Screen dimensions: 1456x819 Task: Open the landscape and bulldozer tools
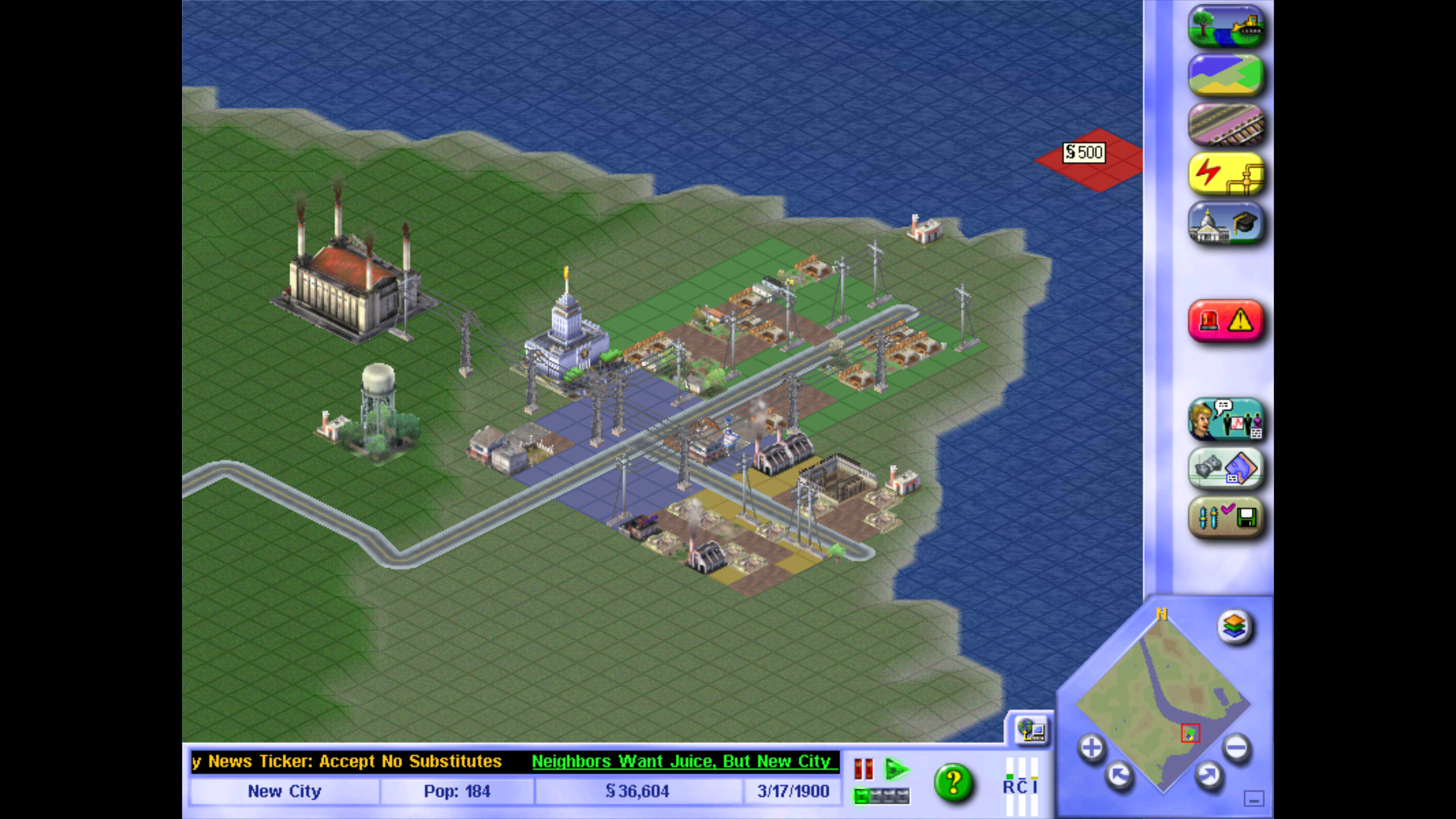click(1226, 26)
